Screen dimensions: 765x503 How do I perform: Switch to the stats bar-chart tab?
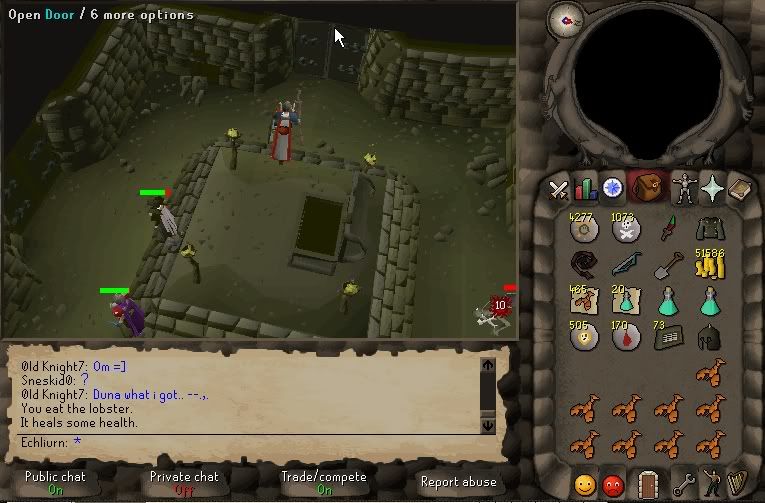[585, 188]
